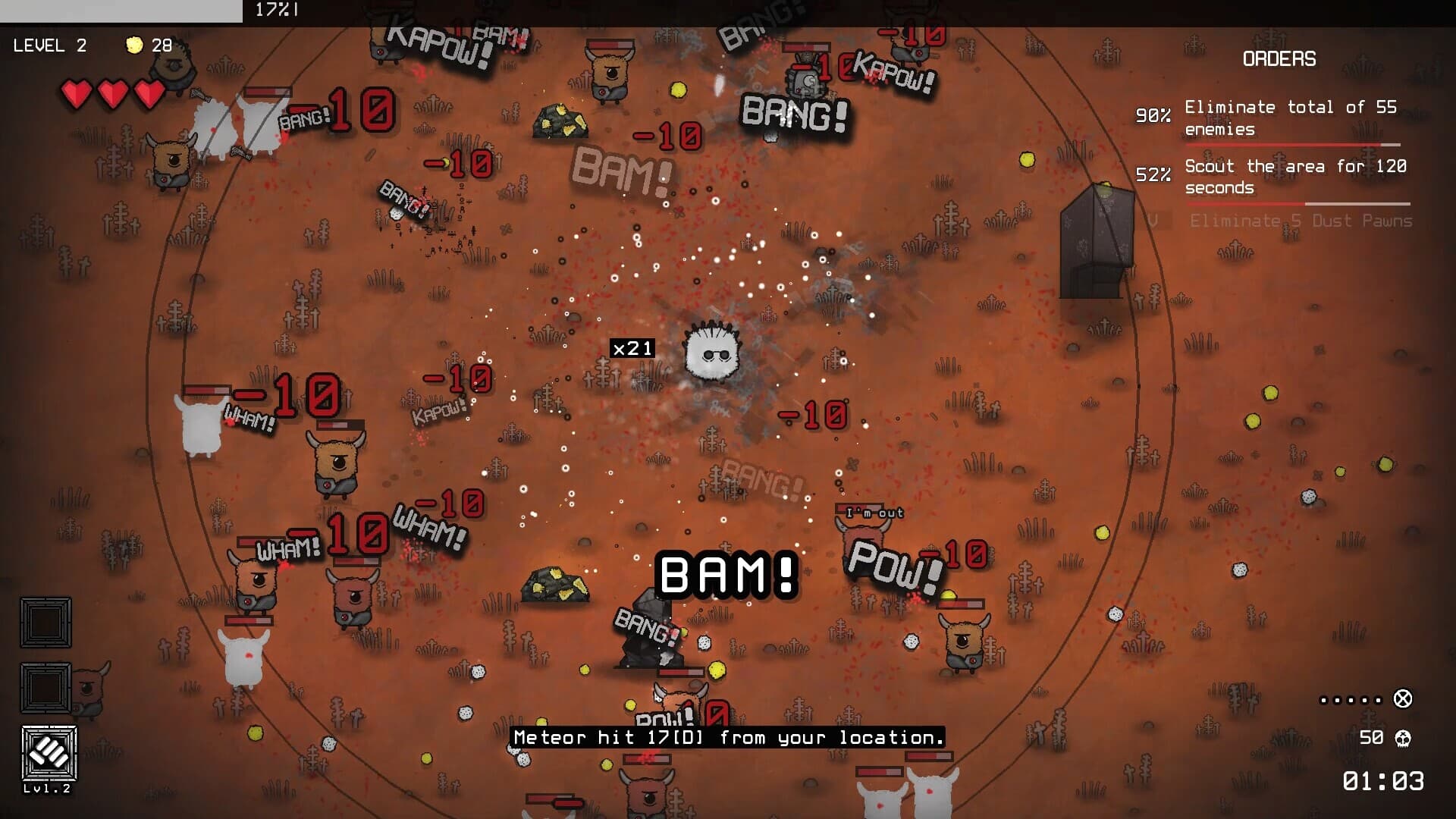Image resolution: width=1456 pixels, height=819 pixels.
Task: Click the x21 combo counter above the player
Action: pos(632,349)
